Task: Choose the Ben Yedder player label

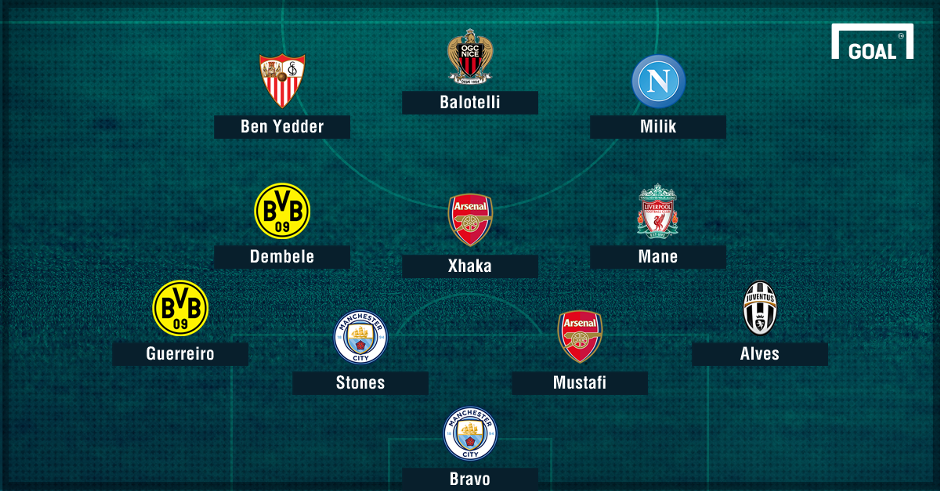Action: [x=282, y=126]
